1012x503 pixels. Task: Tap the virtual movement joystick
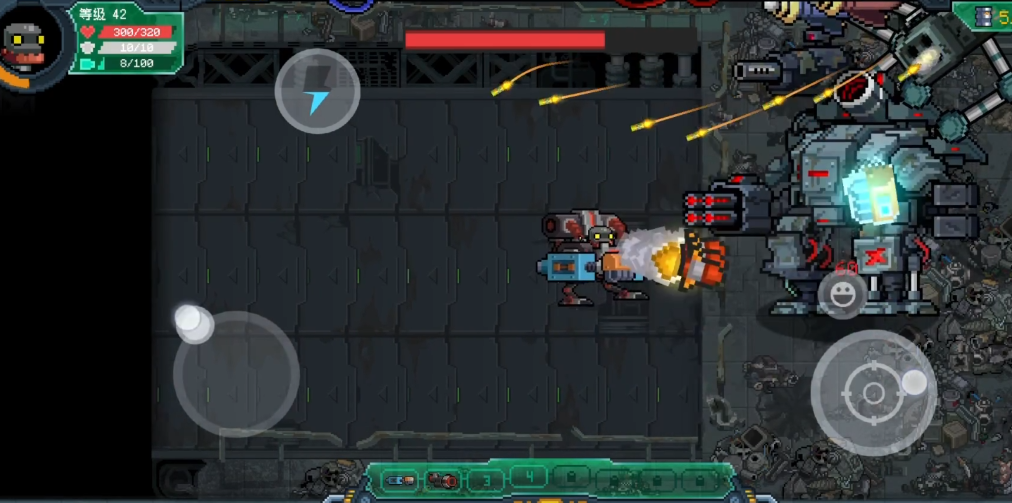tap(236, 374)
